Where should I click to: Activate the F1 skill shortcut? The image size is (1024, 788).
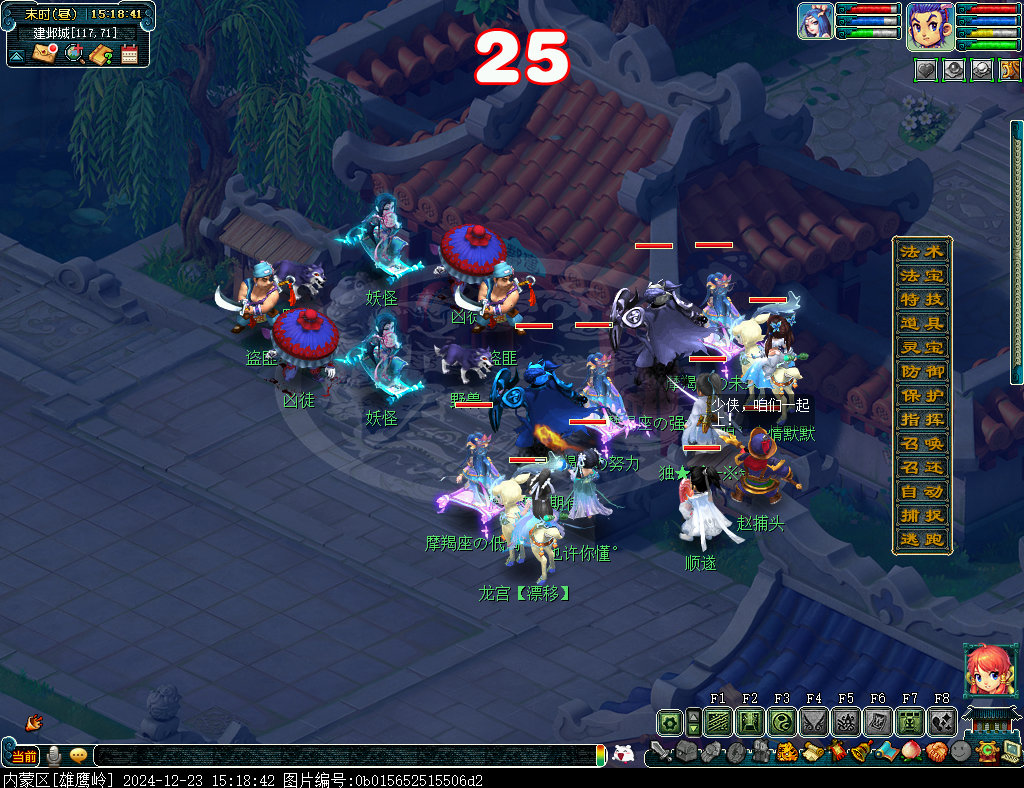click(718, 722)
